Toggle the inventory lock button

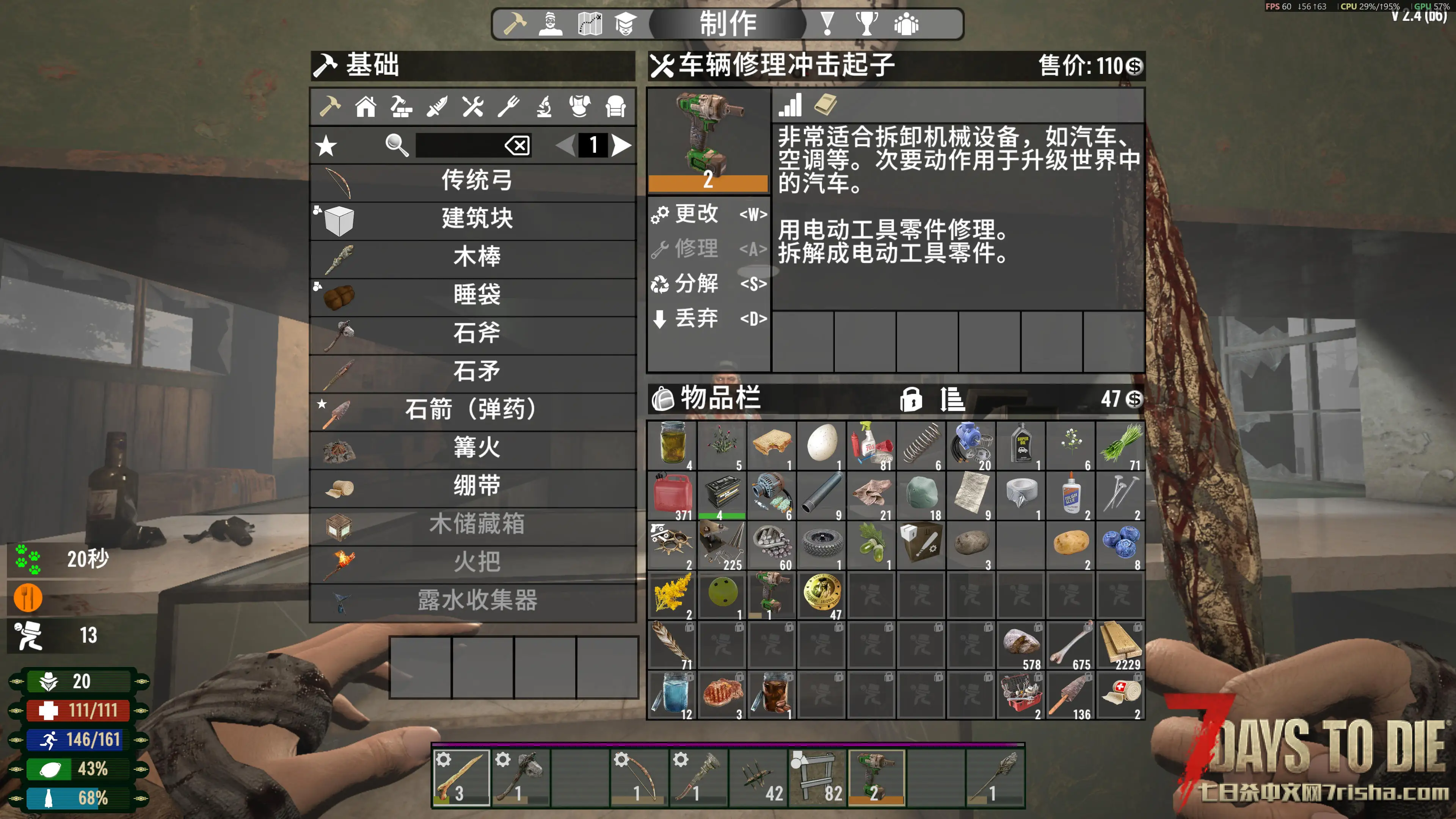pyautogui.click(x=910, y=400)
